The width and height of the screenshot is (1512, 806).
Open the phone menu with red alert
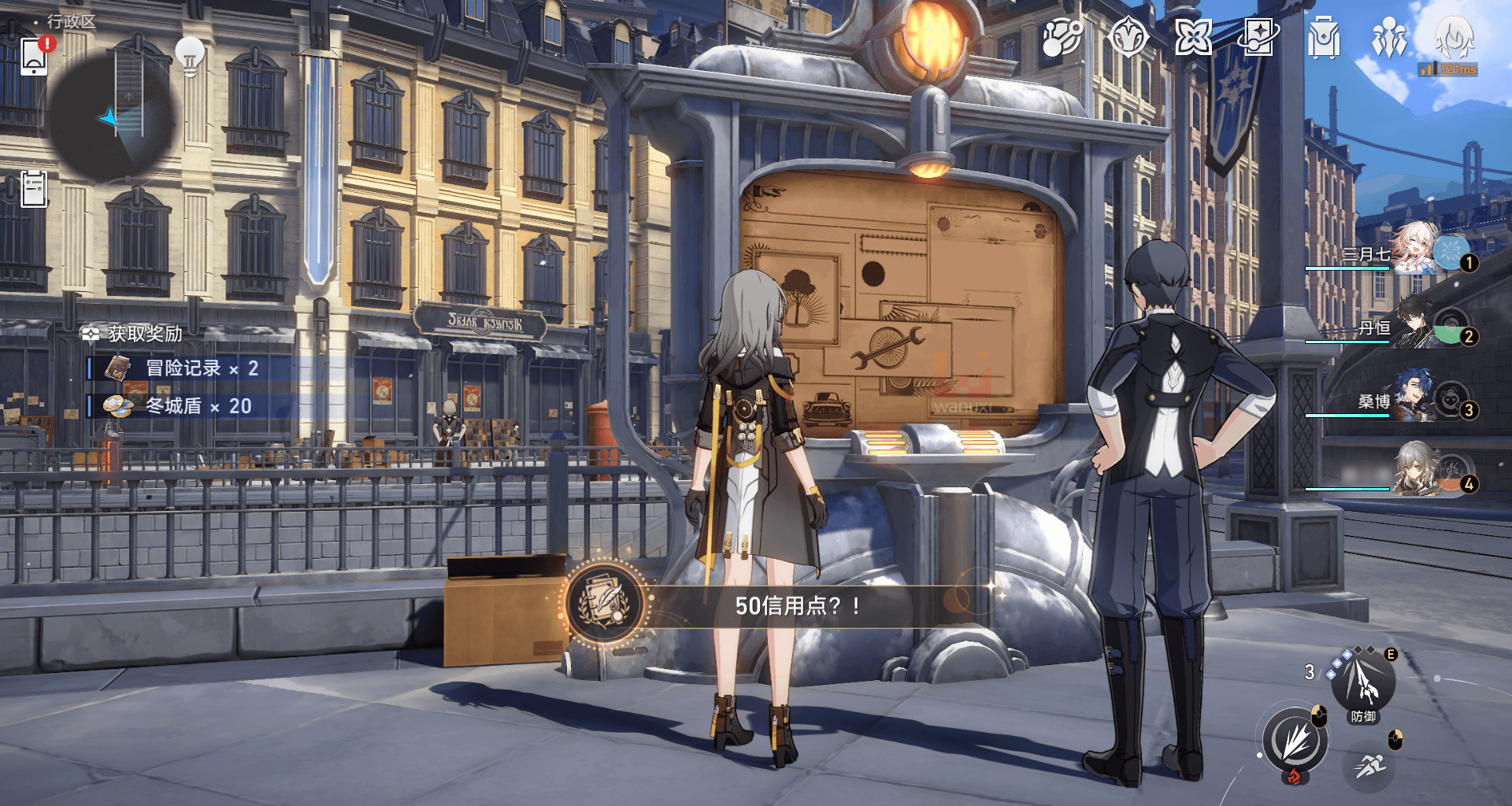(35, 56)
